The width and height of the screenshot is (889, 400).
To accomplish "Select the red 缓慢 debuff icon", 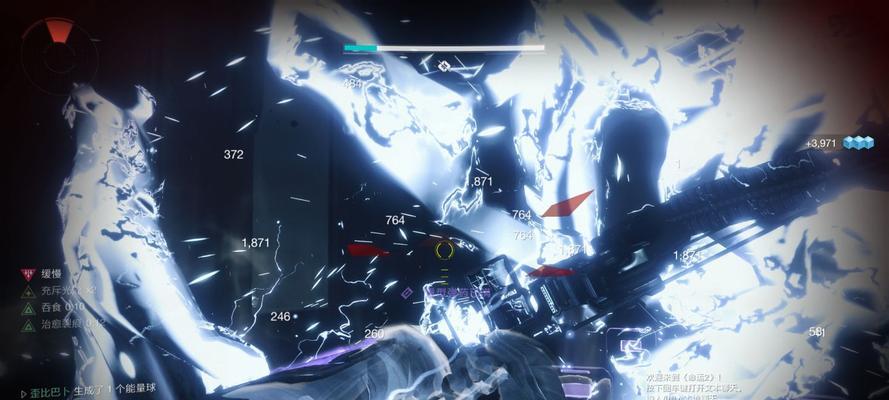I will pyautogui.click(x=29, y=273).
